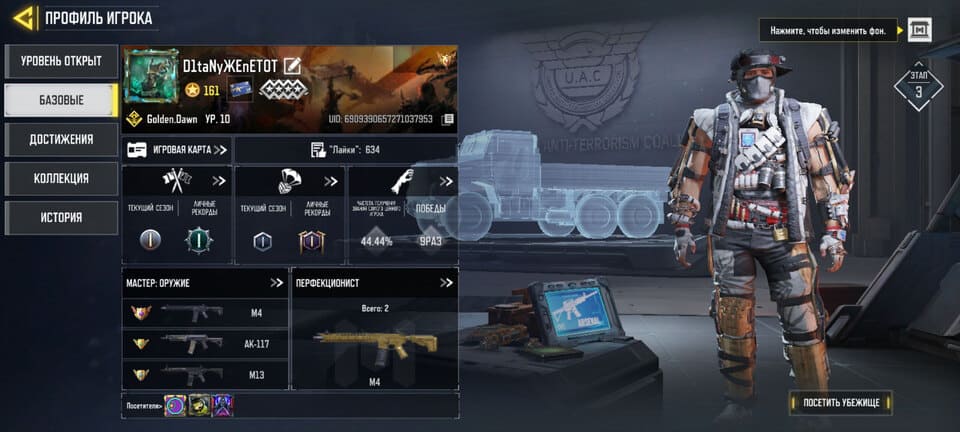
Task: Show the КОЛЛЕКЦИЯ tab
Action: 61,178
